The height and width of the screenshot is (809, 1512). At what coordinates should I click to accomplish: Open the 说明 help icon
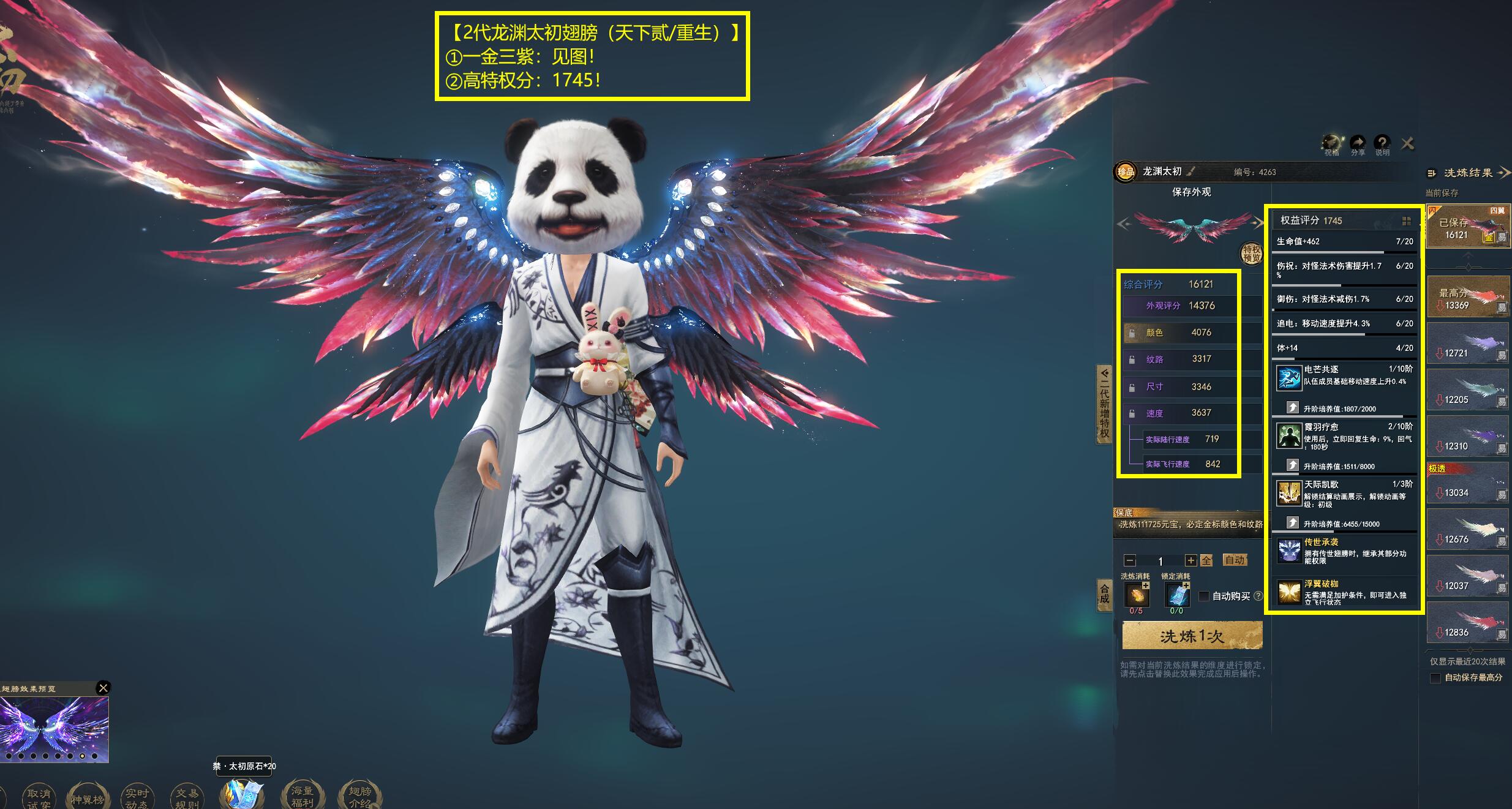point(1382,145)
